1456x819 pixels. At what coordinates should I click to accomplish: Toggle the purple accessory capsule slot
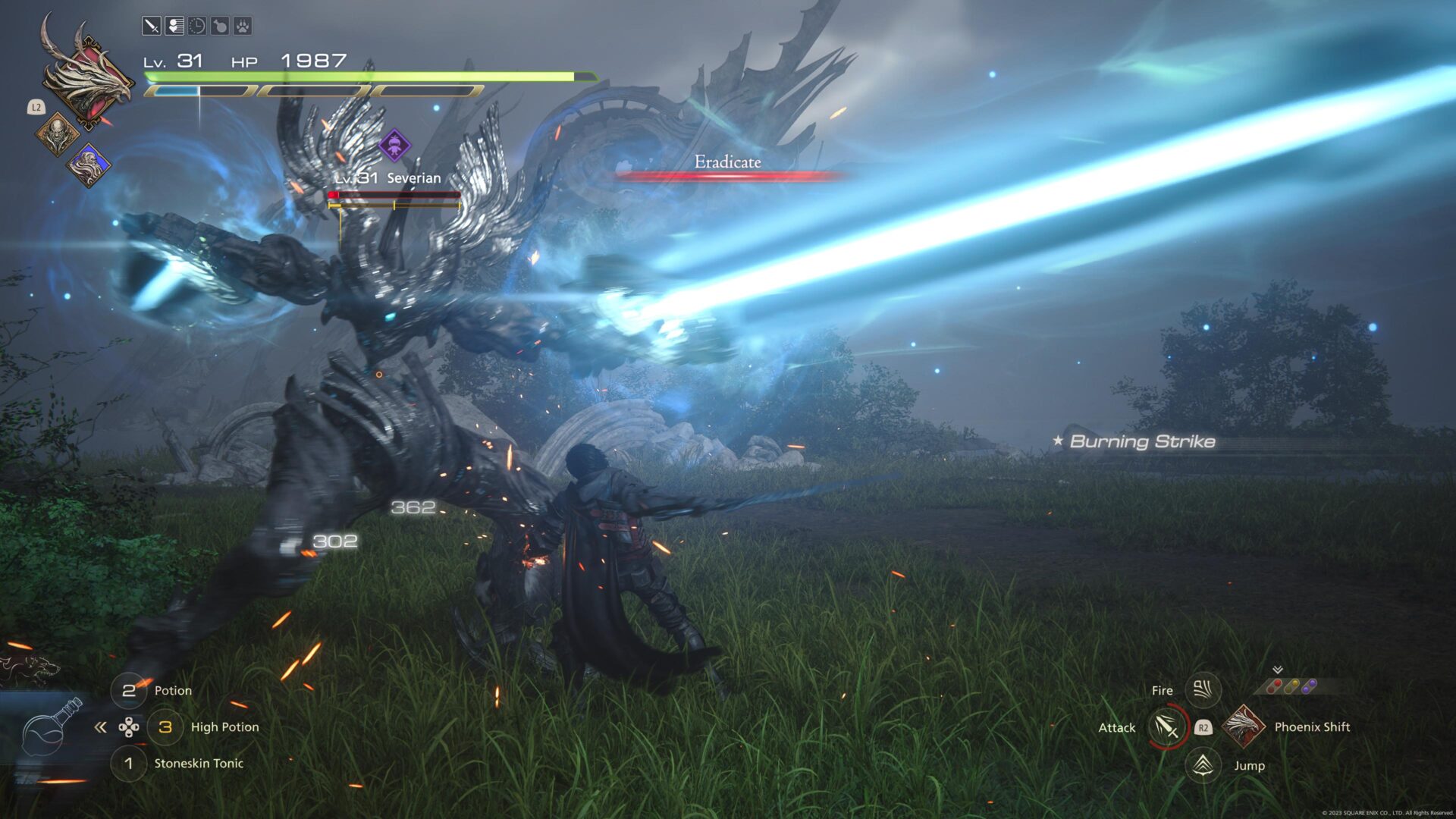click(x=1309, y=686)
